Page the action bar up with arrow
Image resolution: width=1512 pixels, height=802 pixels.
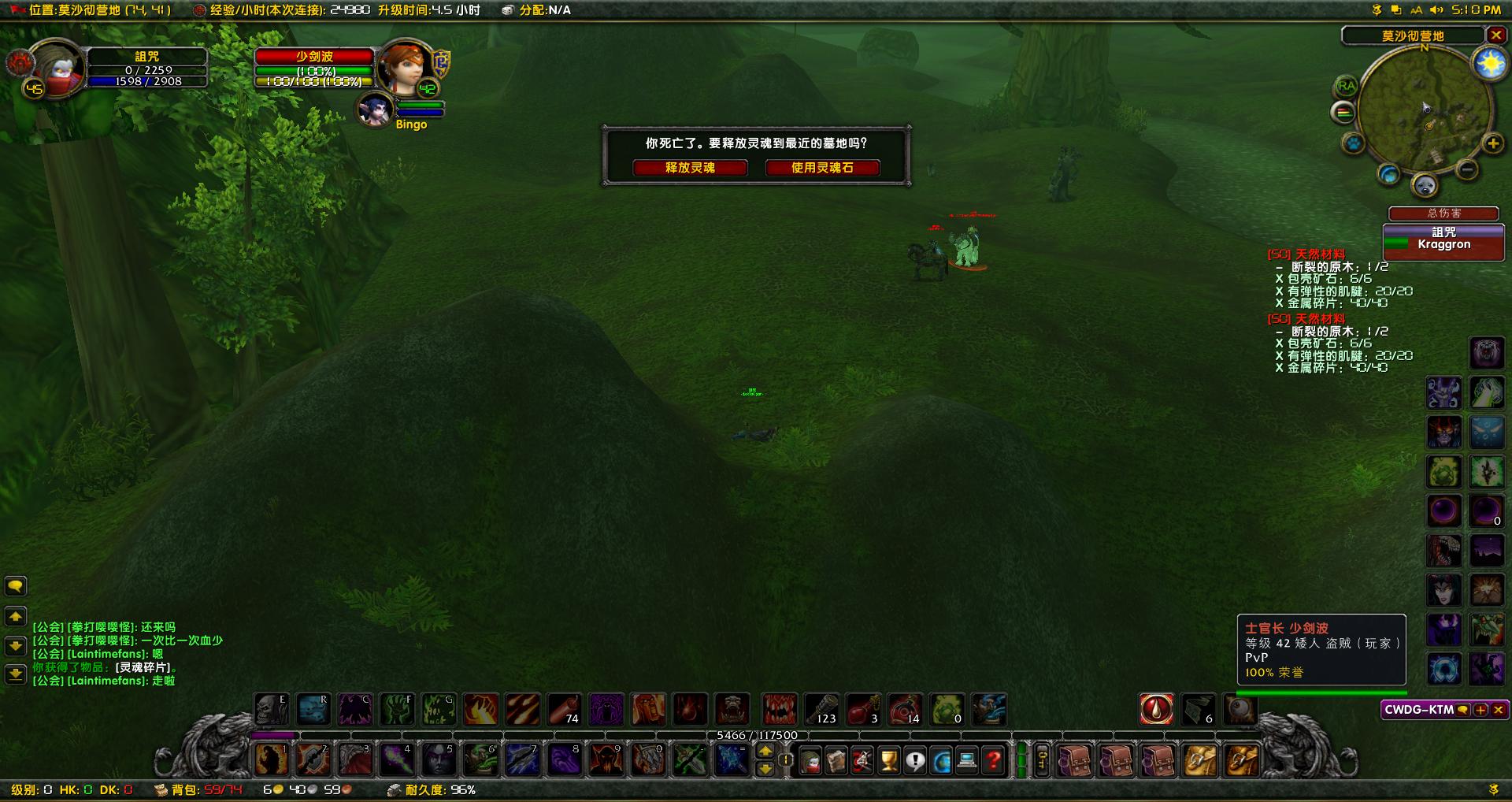click(765, 752)
